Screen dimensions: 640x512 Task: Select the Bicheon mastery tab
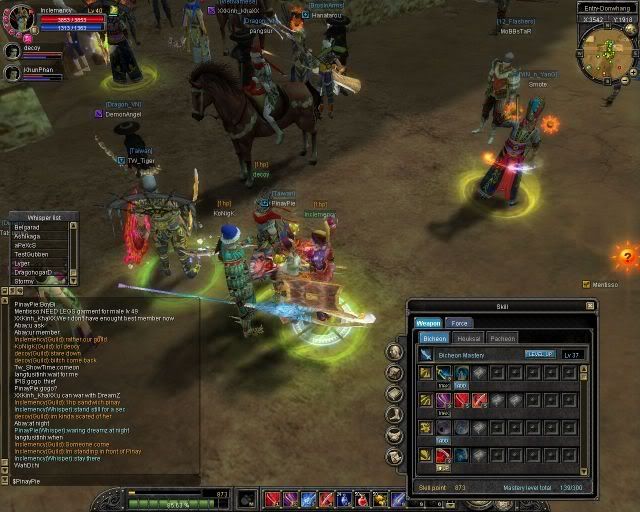tap(434, 338)
